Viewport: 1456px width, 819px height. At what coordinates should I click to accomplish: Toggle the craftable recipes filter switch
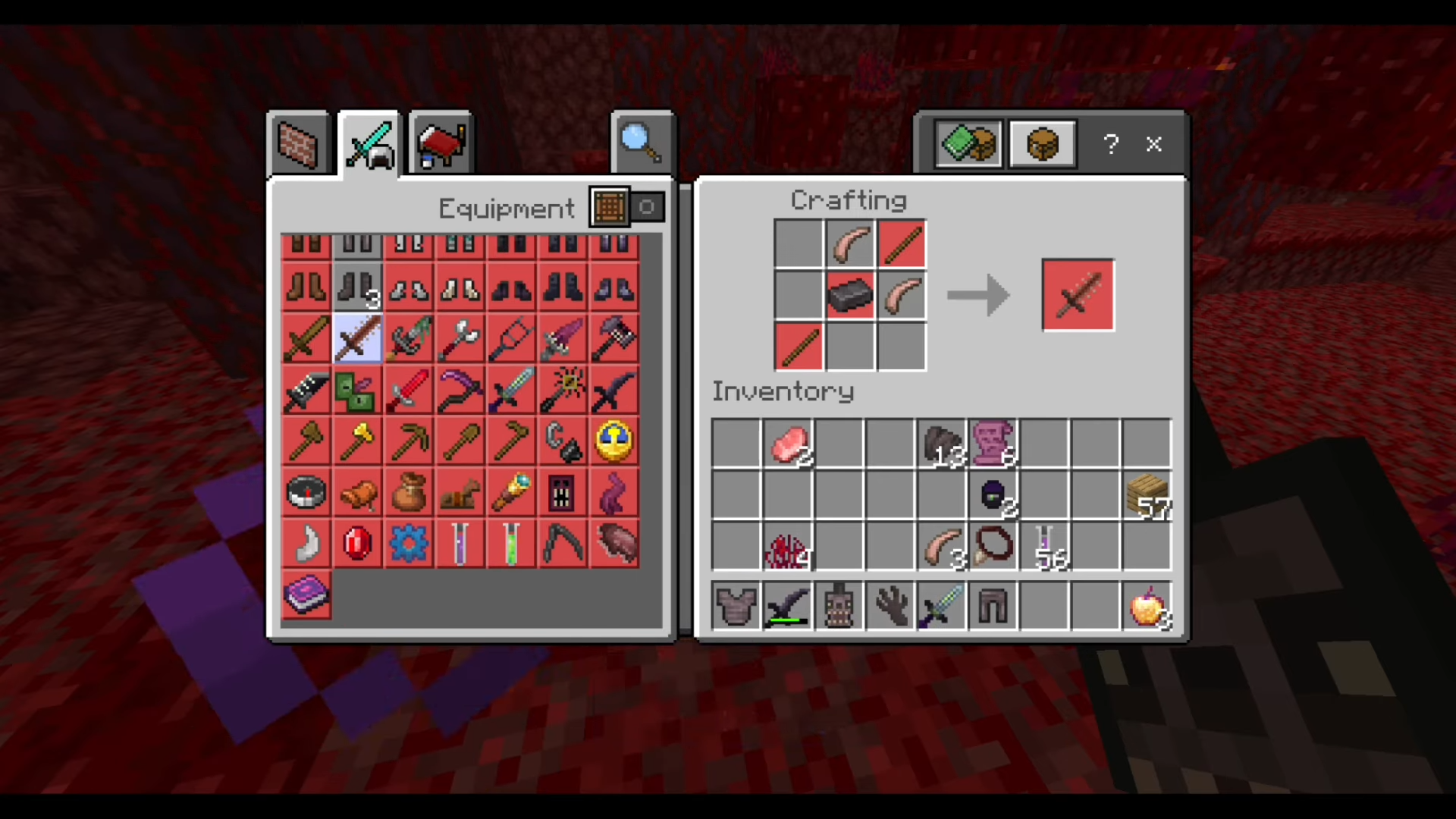click(x=628, y=207)
